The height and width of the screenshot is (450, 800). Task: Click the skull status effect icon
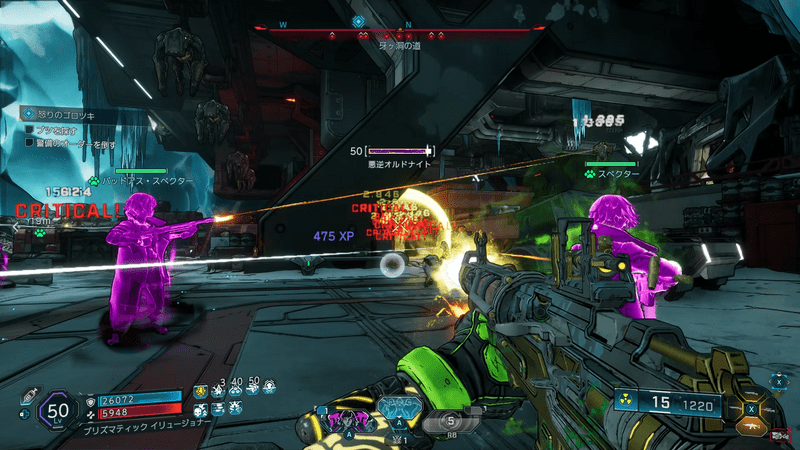click(200, 409)
